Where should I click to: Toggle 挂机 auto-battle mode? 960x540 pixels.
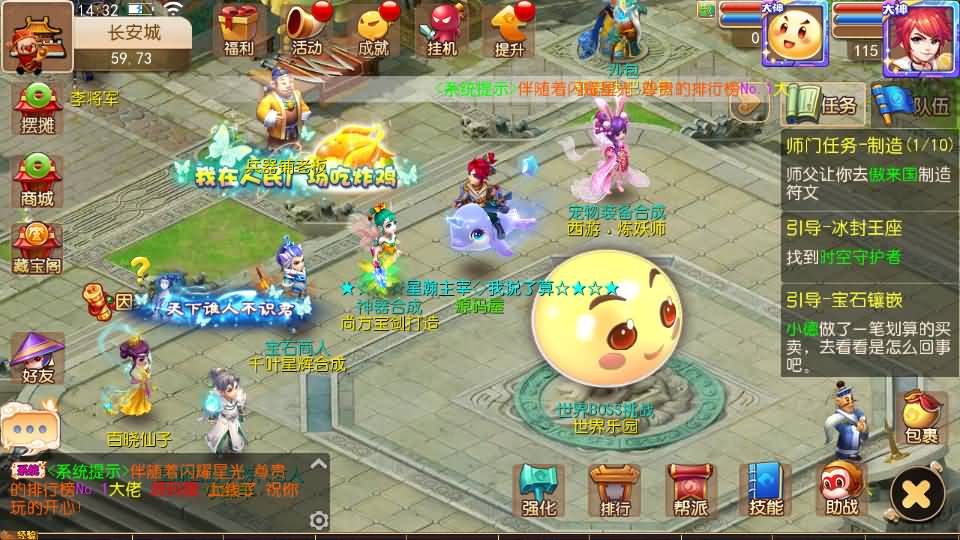point(441,28)
